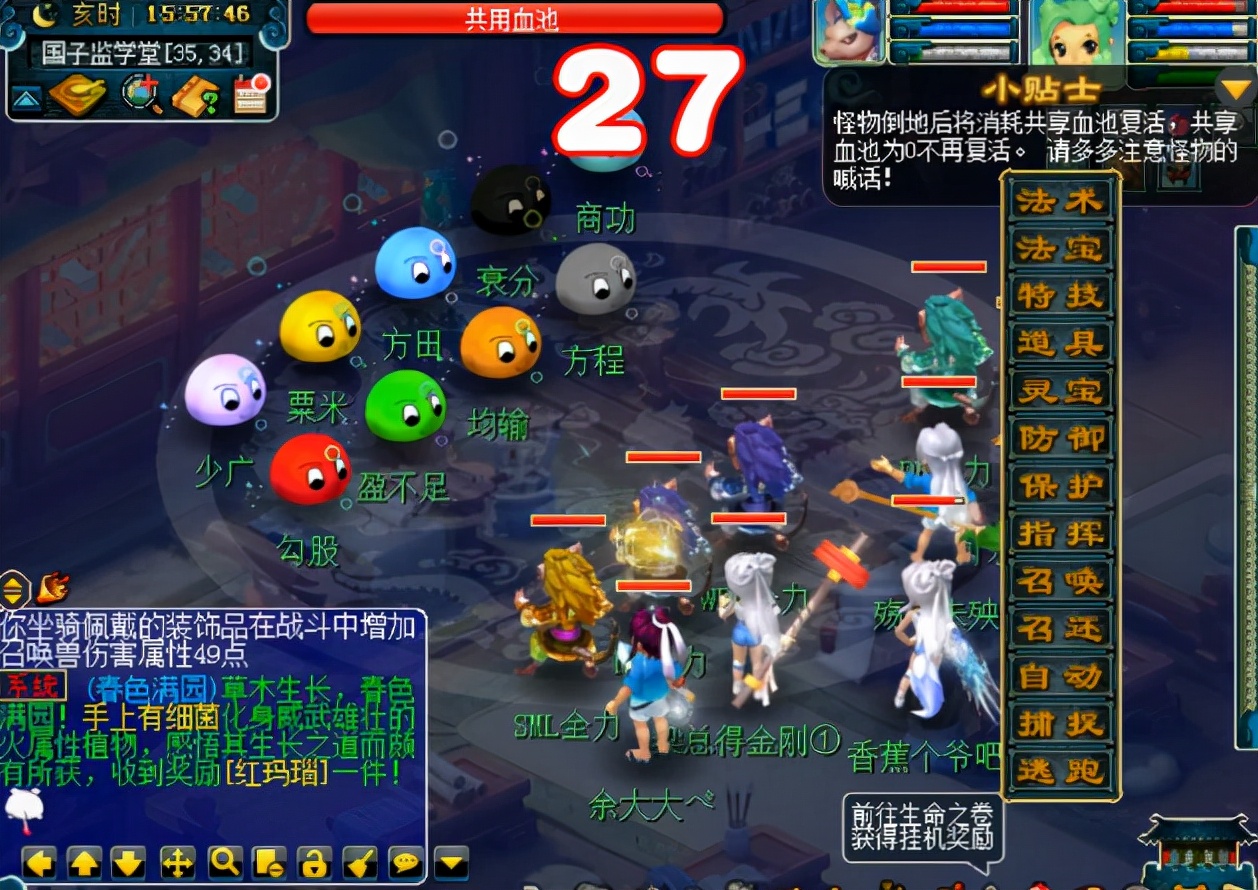
Task: Choose 捕捉 to capture a monster
Action: [1059, 724]
